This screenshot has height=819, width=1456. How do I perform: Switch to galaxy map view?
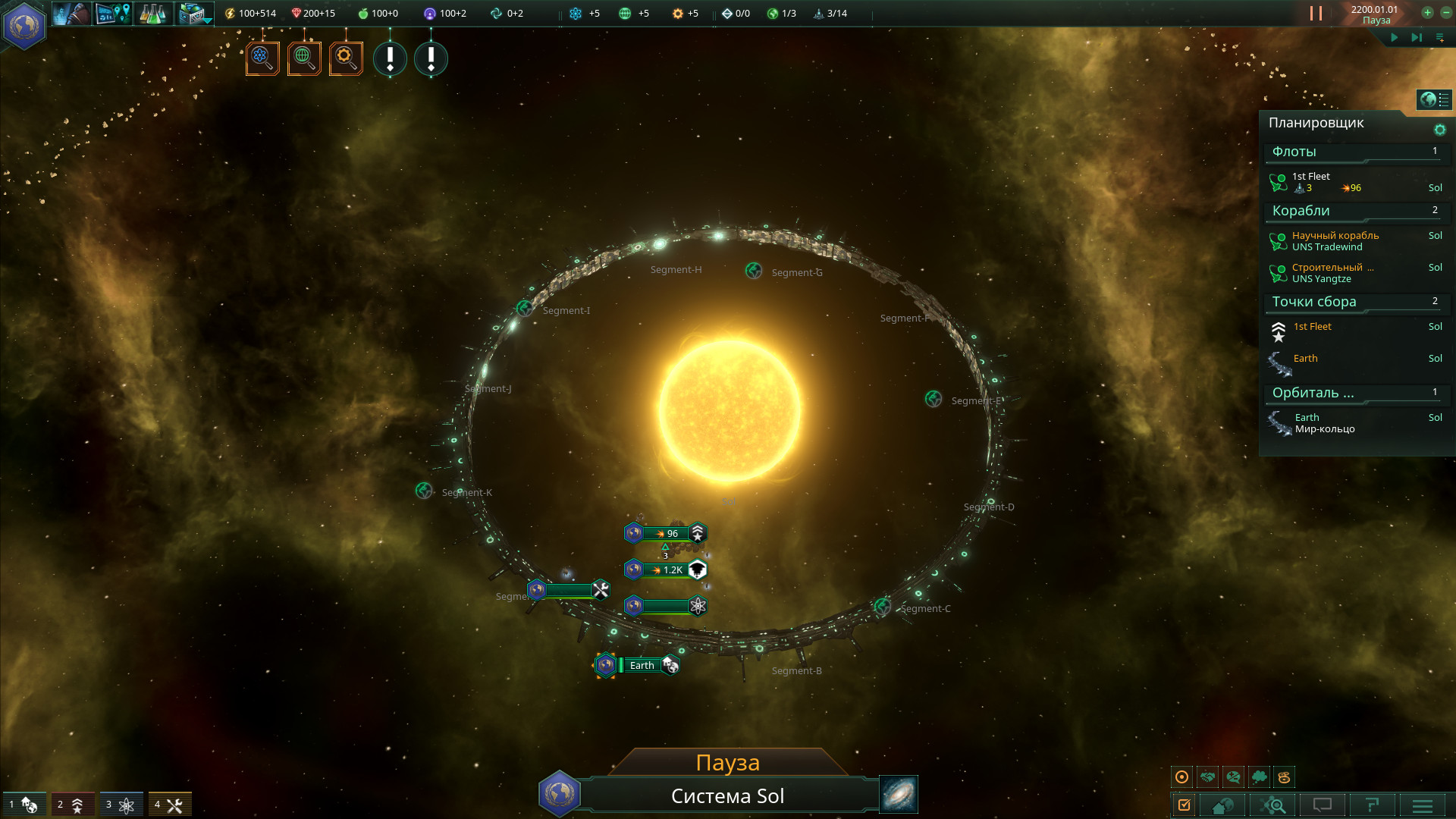click(899, 794)
